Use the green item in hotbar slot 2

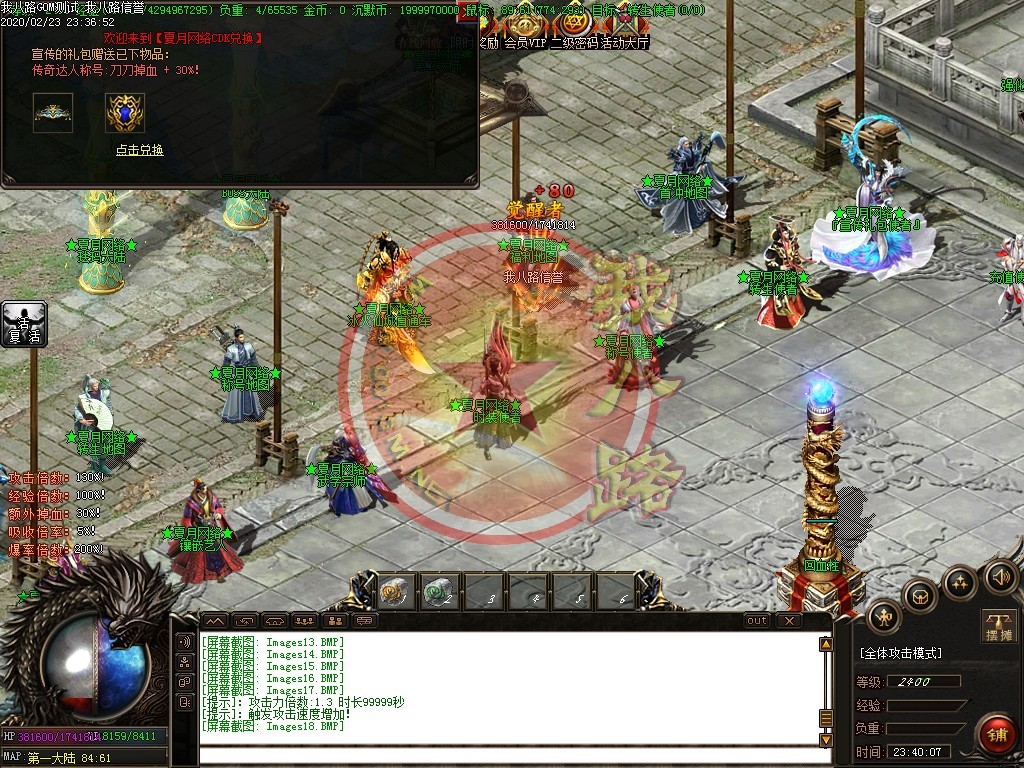[438, 592]
